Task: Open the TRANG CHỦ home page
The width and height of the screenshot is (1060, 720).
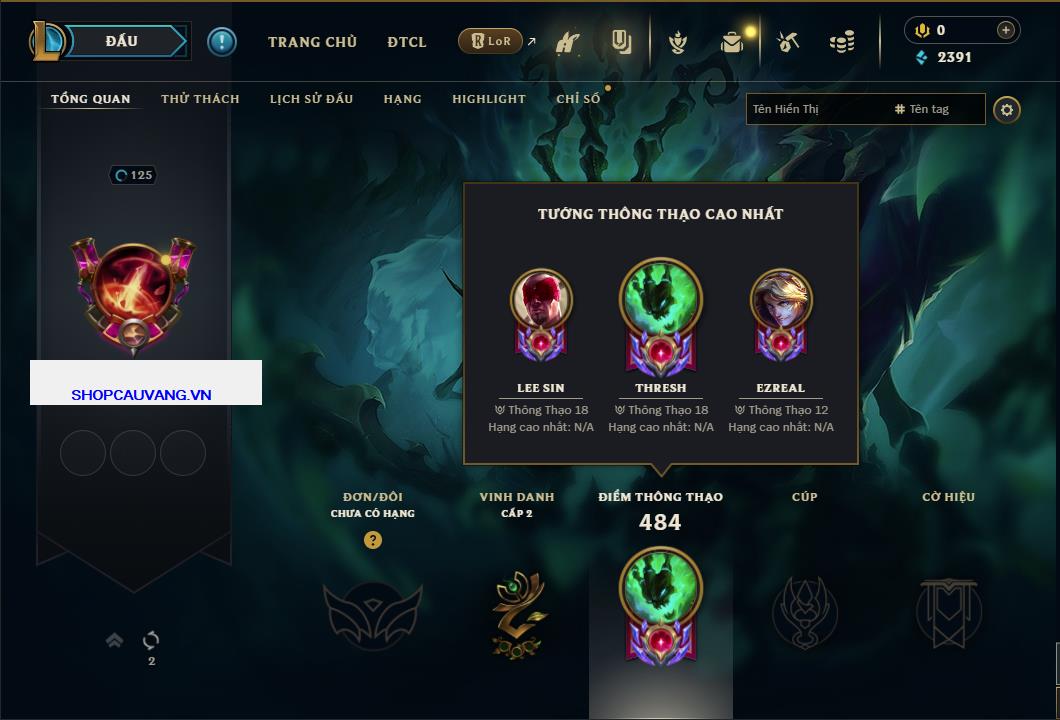Action: (x=312, y=42)
